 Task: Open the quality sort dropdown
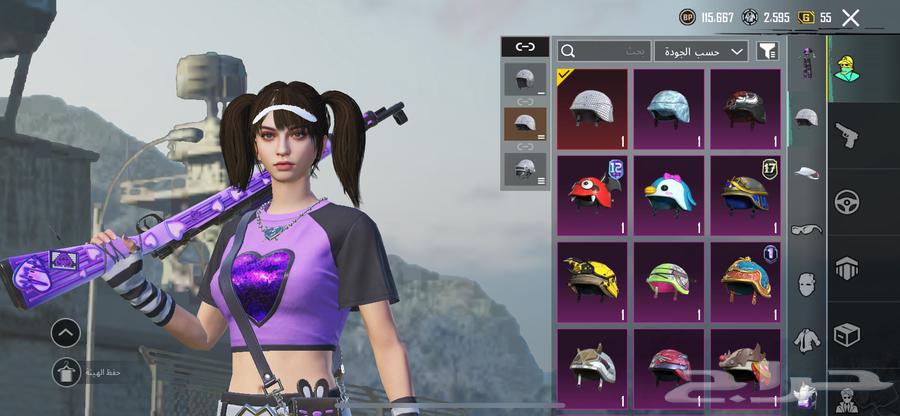tap(702, 51)
